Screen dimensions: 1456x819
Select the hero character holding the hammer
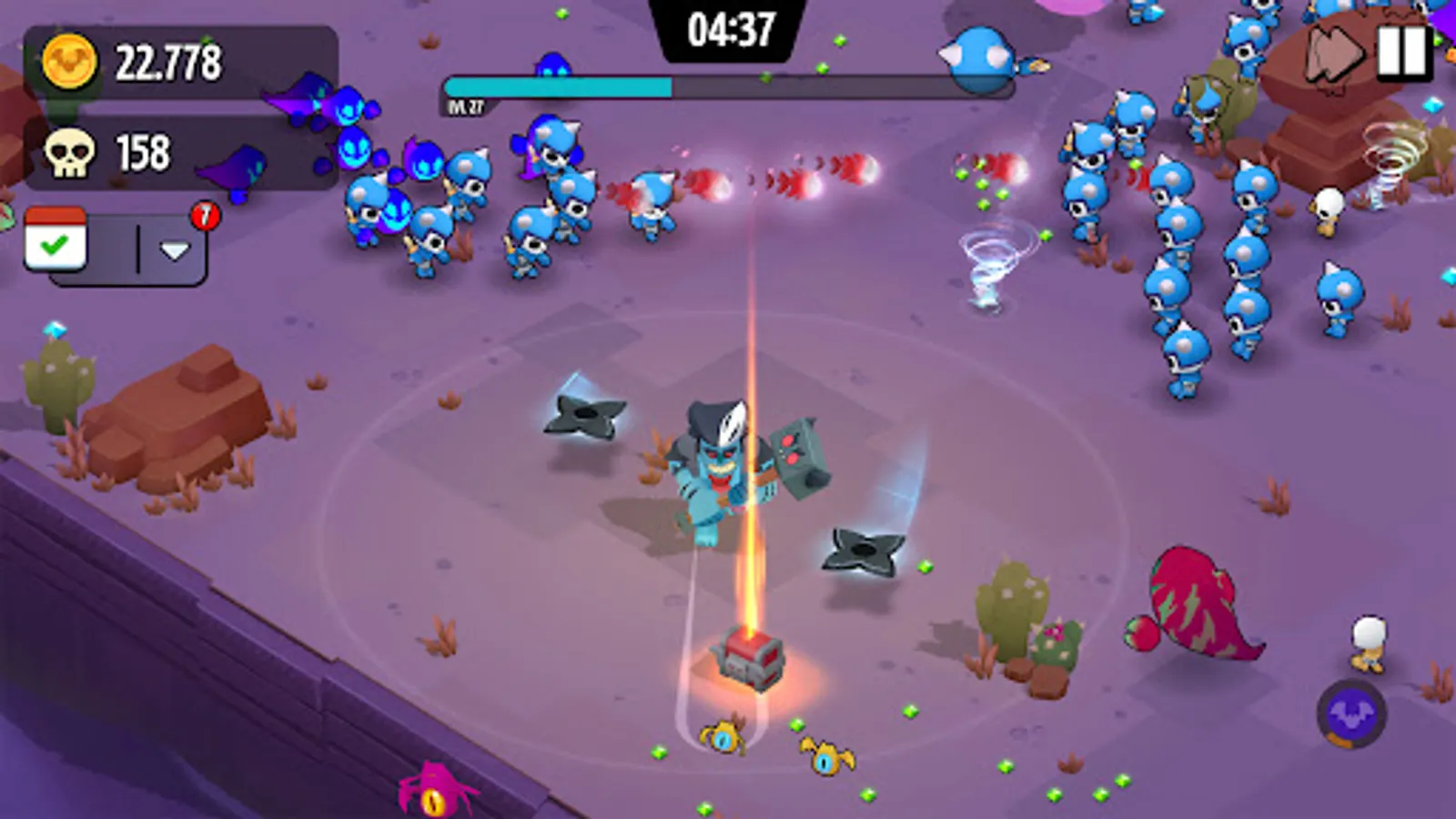point(728,464)
